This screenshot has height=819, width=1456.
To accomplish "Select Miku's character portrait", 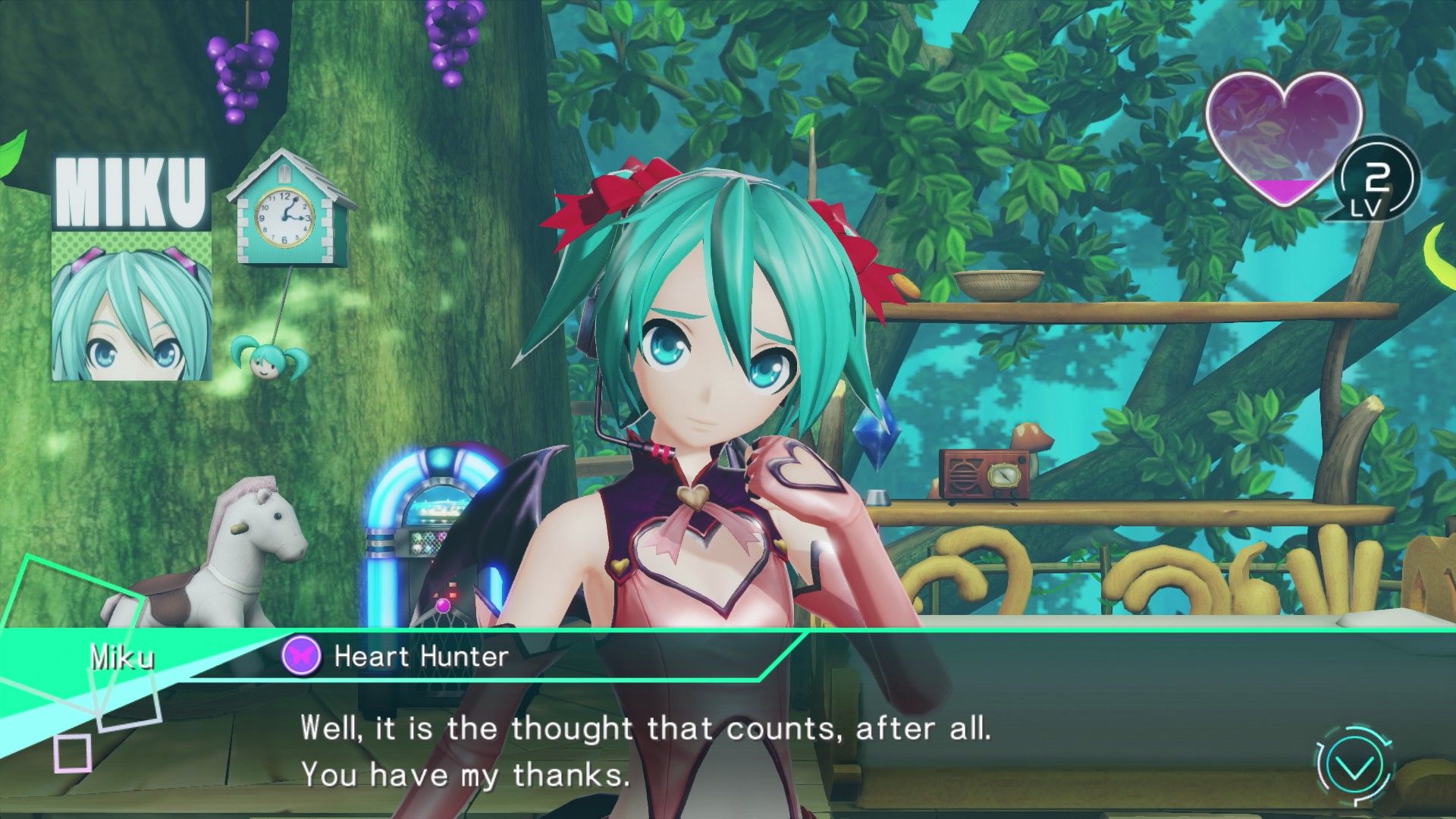I will (x=131, y=306).
